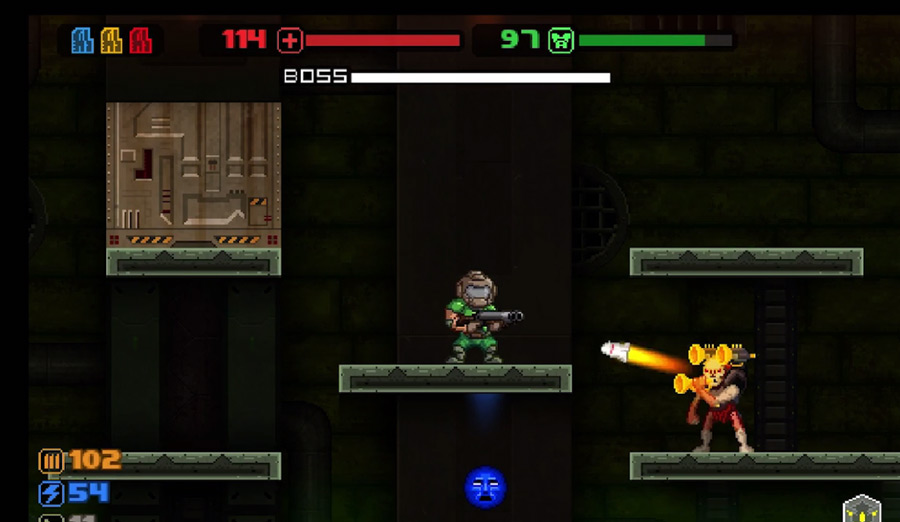Click the green armor helmet icon
900x522 pixels.
[561, 40]
